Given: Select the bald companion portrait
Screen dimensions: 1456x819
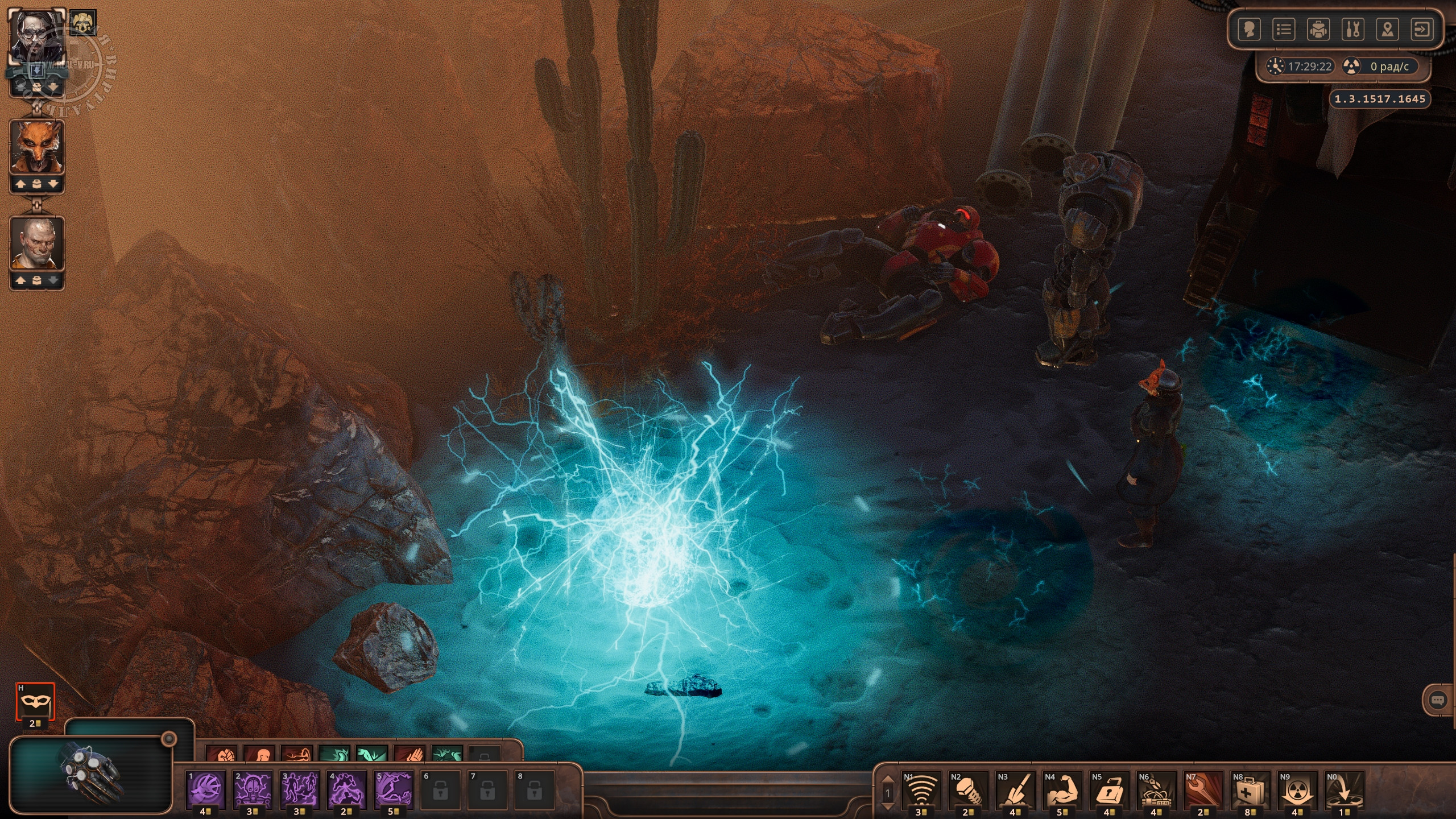Looking at the screenshot, I should [x=37, y=243].
